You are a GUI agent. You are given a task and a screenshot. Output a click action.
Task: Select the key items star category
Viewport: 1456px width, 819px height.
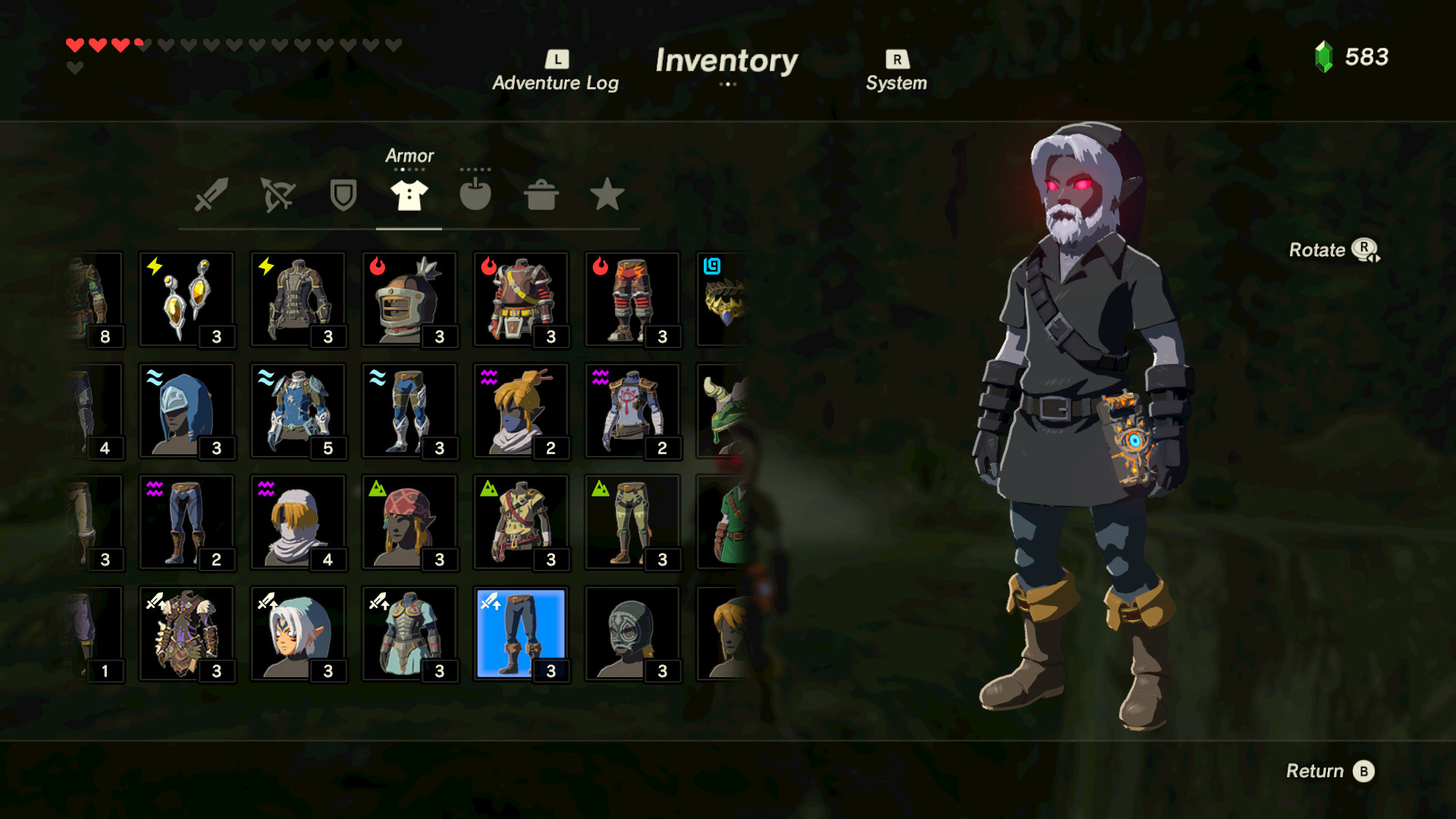pos(607,195)
